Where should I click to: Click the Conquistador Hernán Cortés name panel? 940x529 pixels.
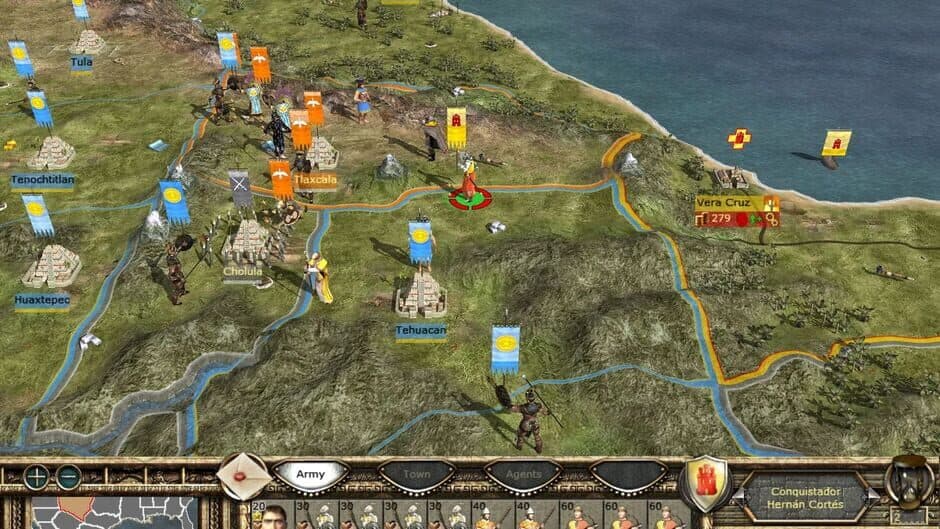pyautogui.click(x=806, y=496)
